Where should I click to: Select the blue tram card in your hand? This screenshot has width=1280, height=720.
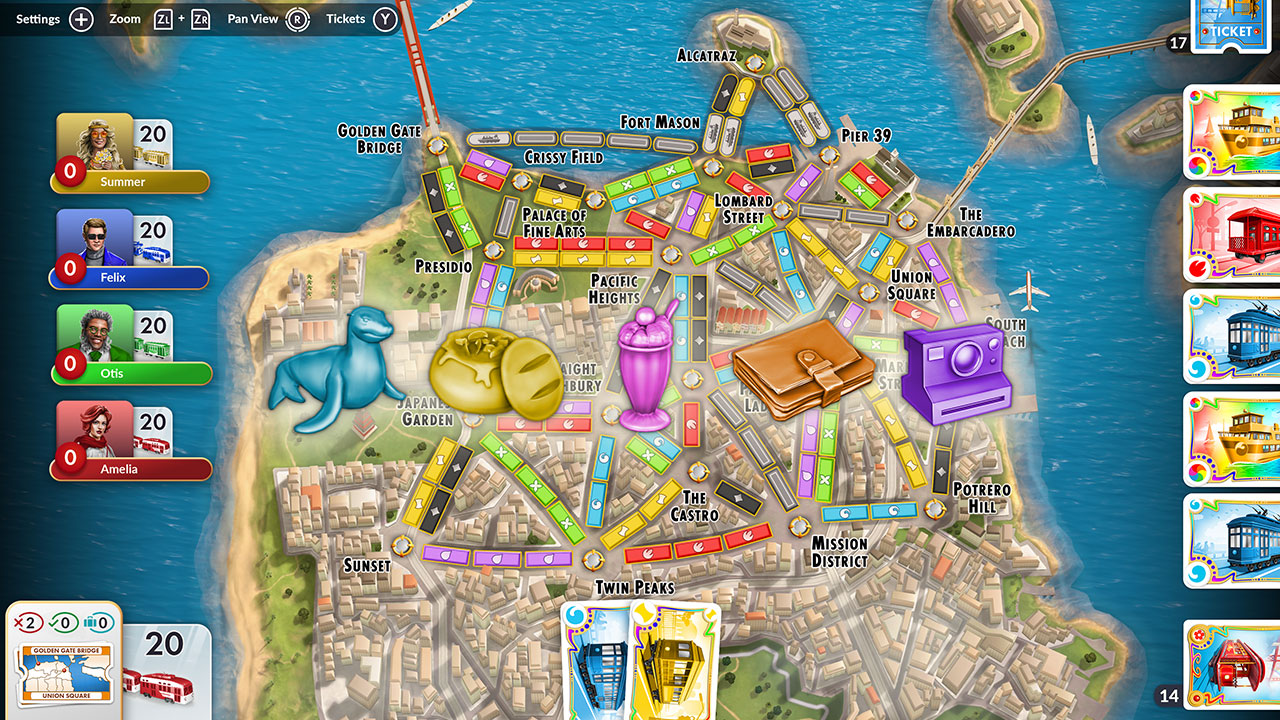[x=598, y=662]
